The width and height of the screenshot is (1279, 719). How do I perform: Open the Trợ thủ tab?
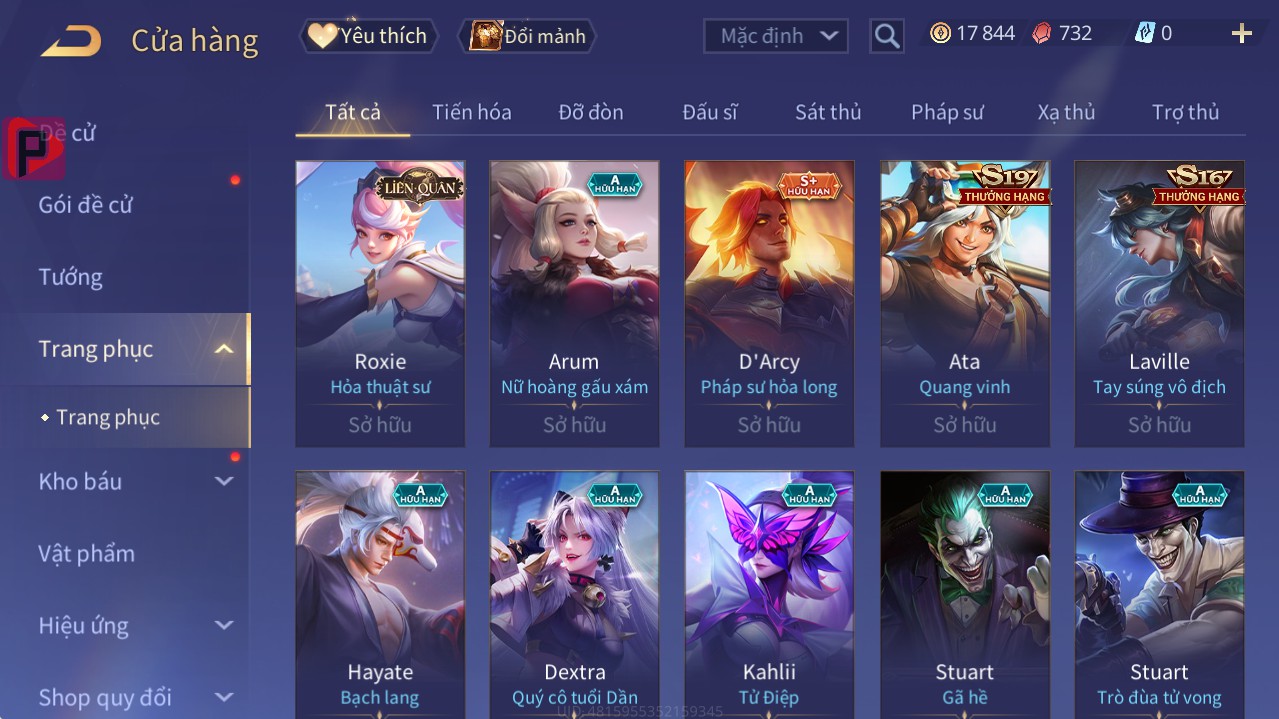(1185, 112)
